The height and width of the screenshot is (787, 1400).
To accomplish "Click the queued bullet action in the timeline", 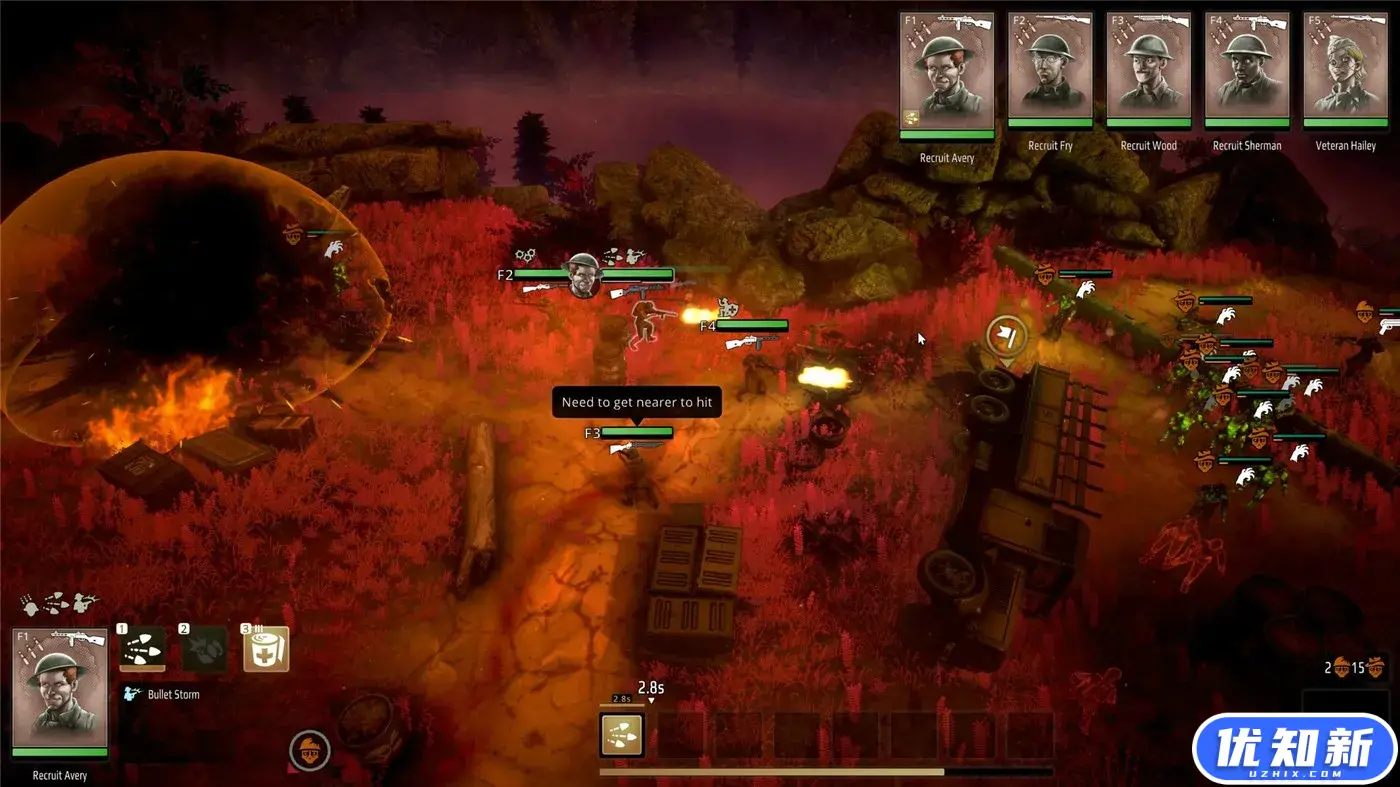I will (x=621, y=734).
